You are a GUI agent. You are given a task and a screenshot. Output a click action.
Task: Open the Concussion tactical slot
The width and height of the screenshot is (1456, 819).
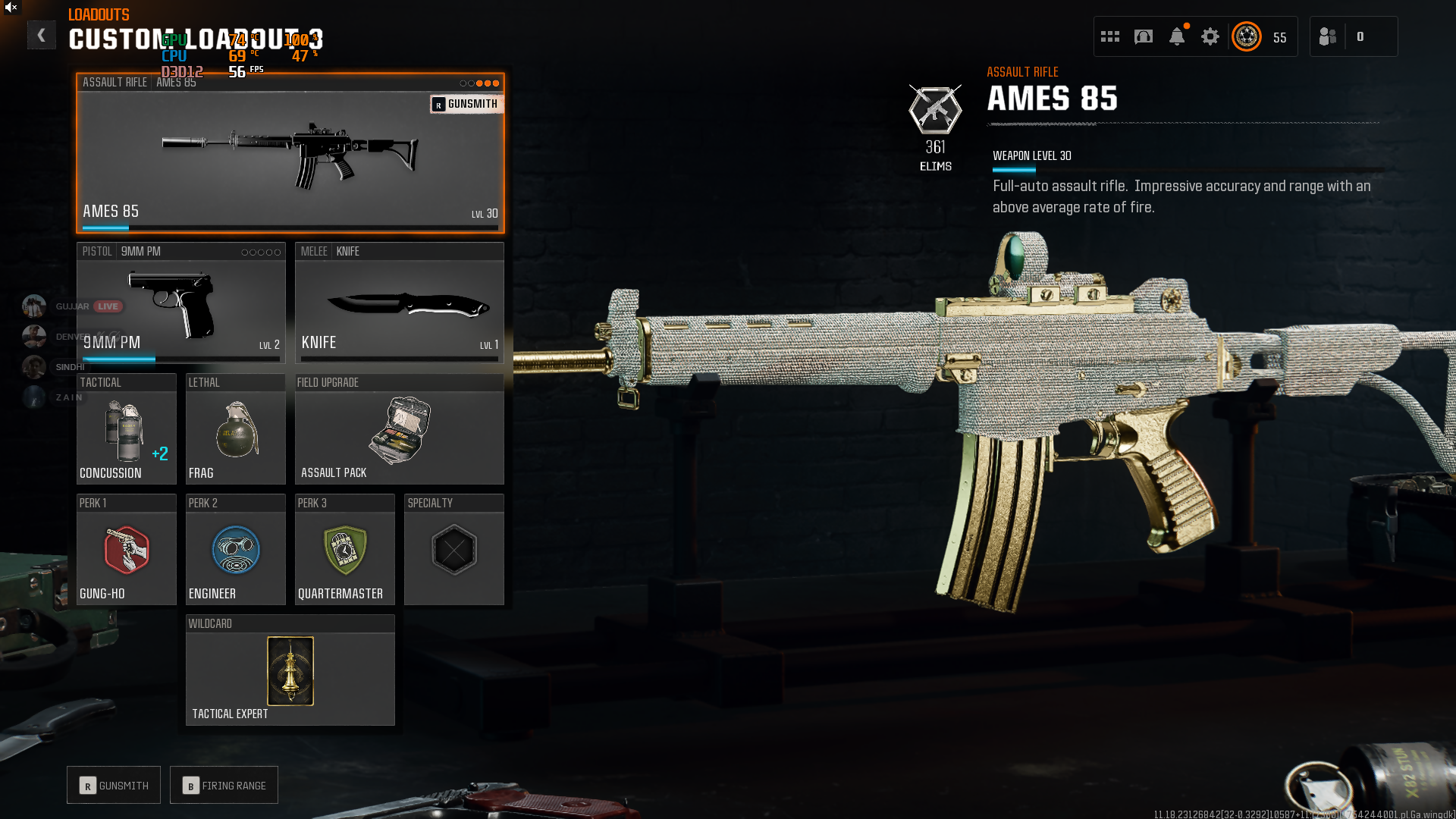tap(126, 429)
